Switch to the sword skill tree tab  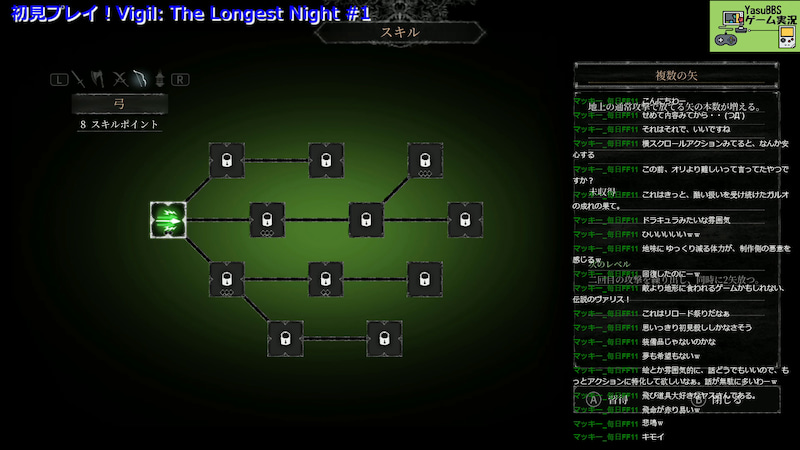click(78, 77)
